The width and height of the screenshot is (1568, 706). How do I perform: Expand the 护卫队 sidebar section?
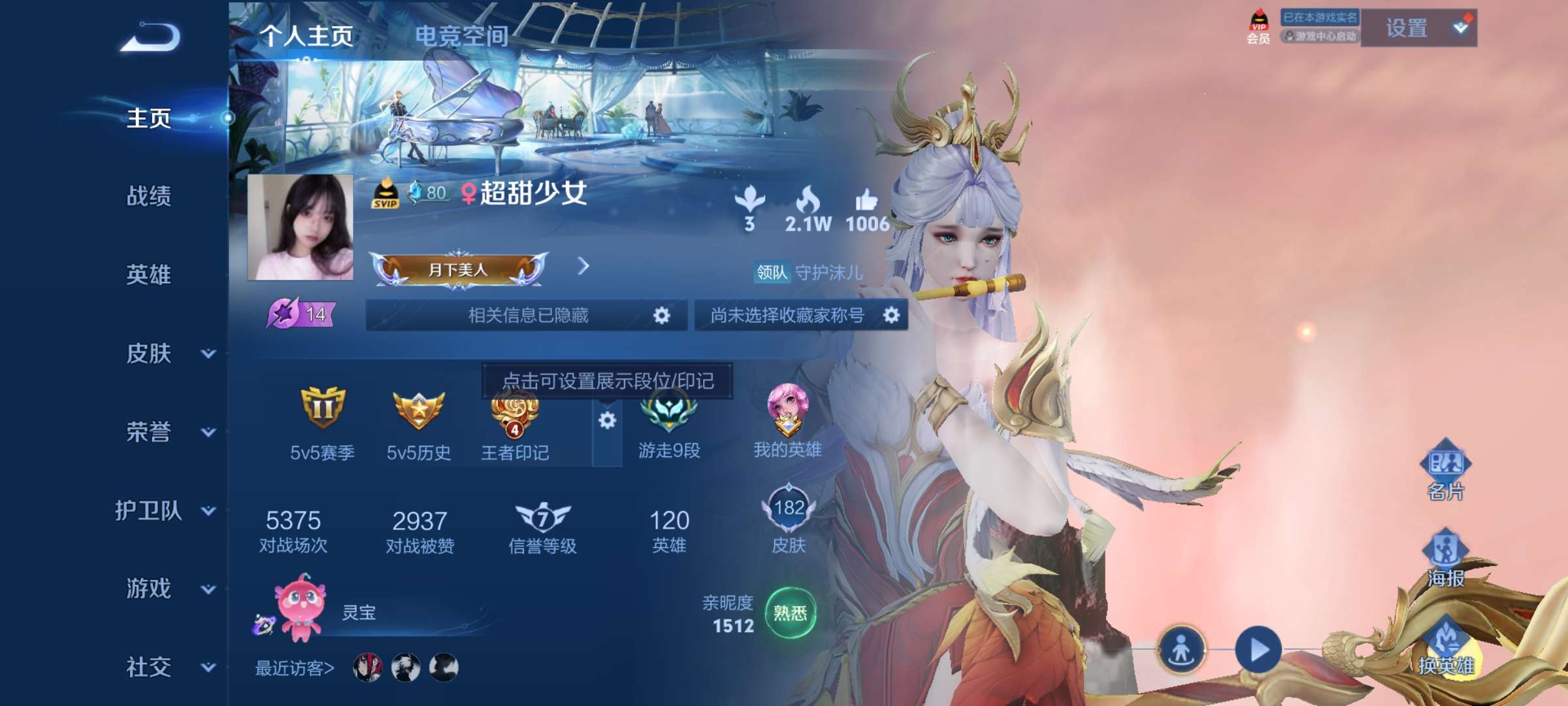pyautogui.click(x=208, y=511)
